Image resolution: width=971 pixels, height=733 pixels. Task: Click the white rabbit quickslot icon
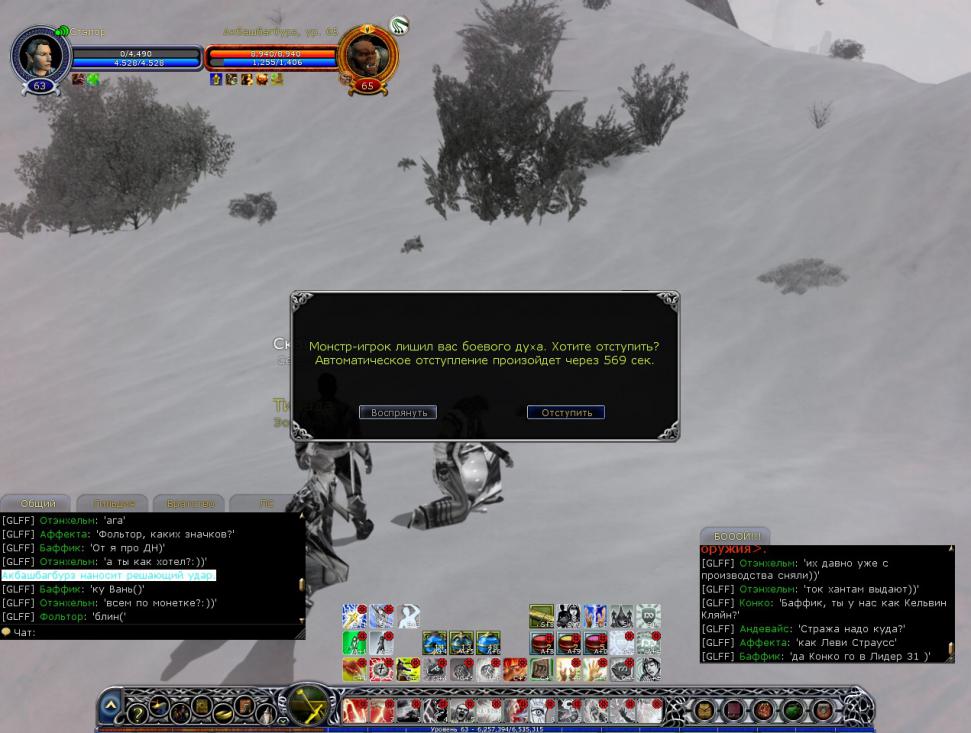coord(569,616)
